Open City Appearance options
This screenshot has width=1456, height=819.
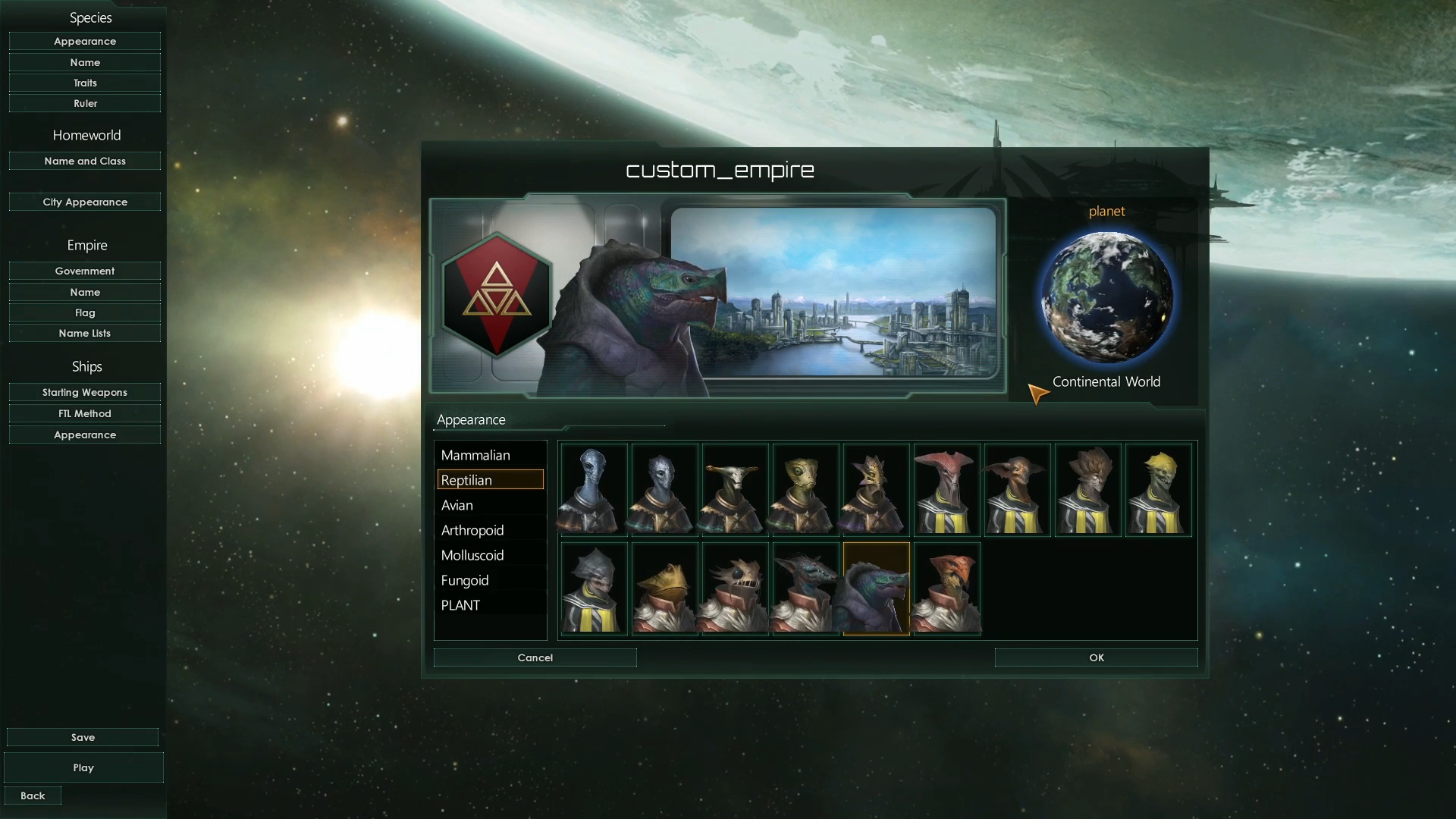pos(85,202)
